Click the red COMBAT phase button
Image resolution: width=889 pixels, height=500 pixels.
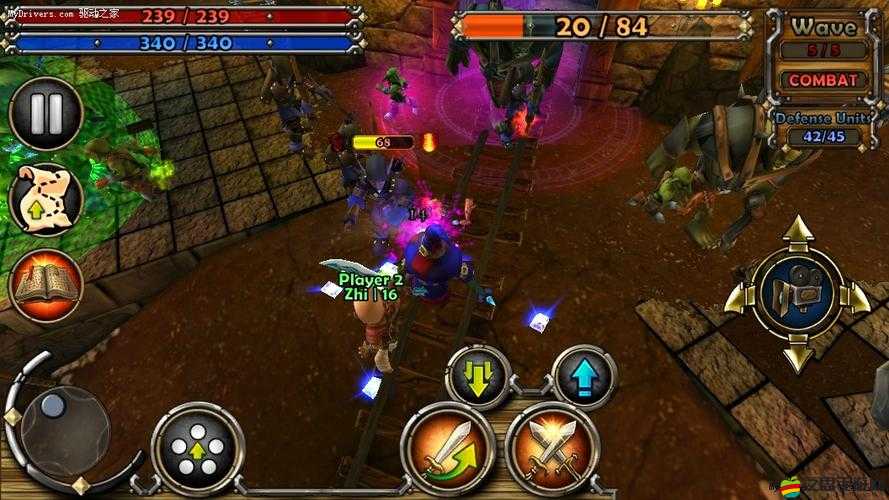coord(823,80)
